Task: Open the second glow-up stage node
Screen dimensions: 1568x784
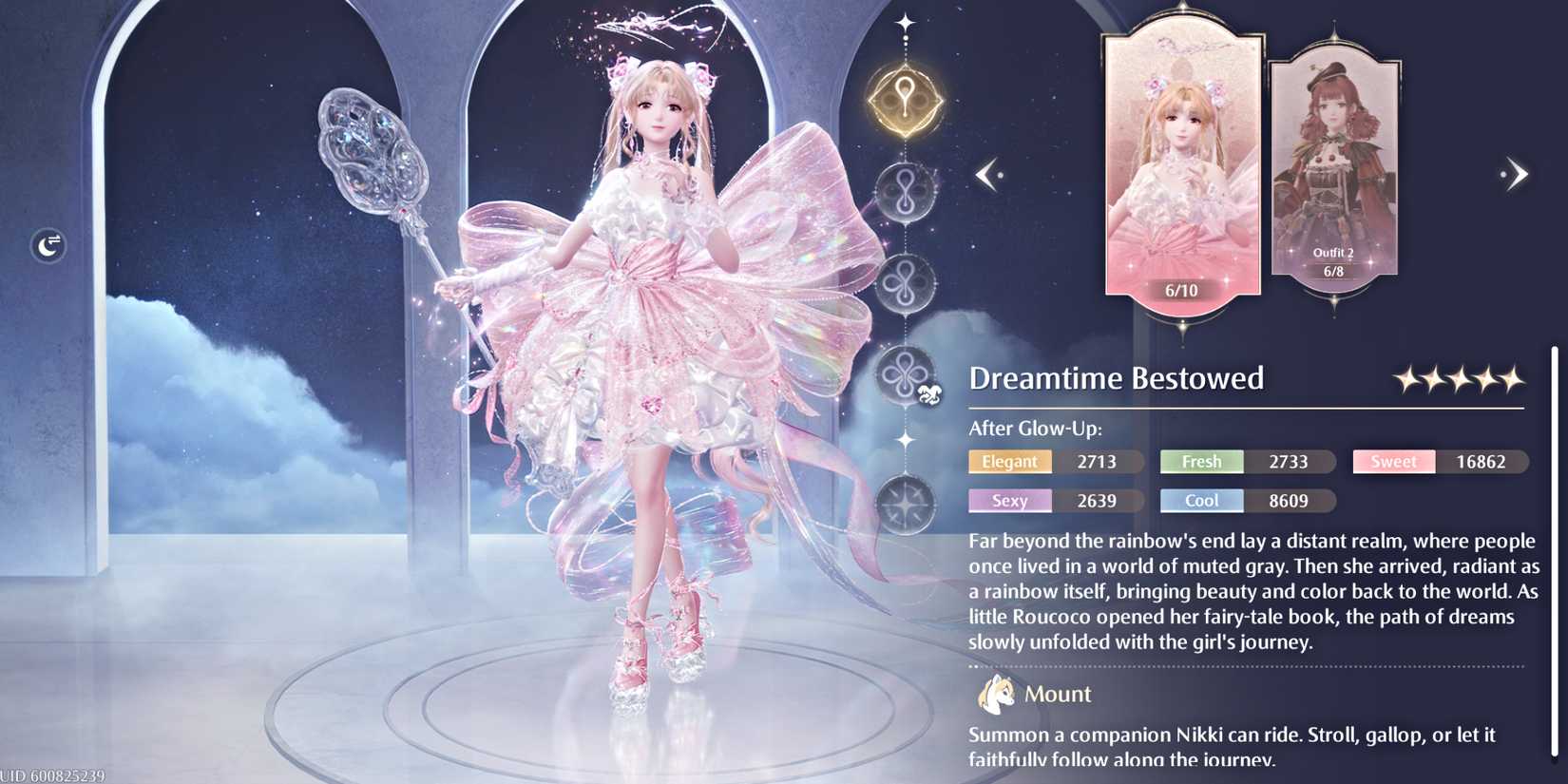Action: tap(905, 190)
